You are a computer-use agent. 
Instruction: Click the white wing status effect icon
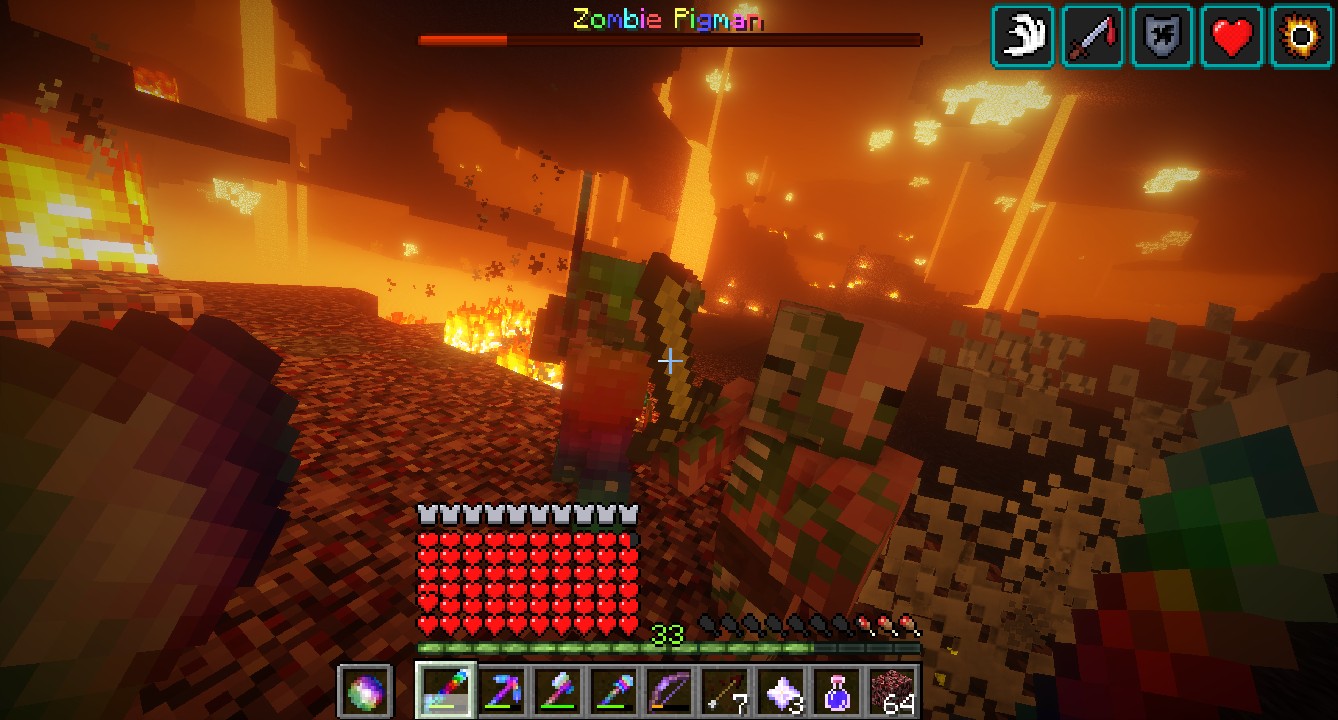point(1023,37)
